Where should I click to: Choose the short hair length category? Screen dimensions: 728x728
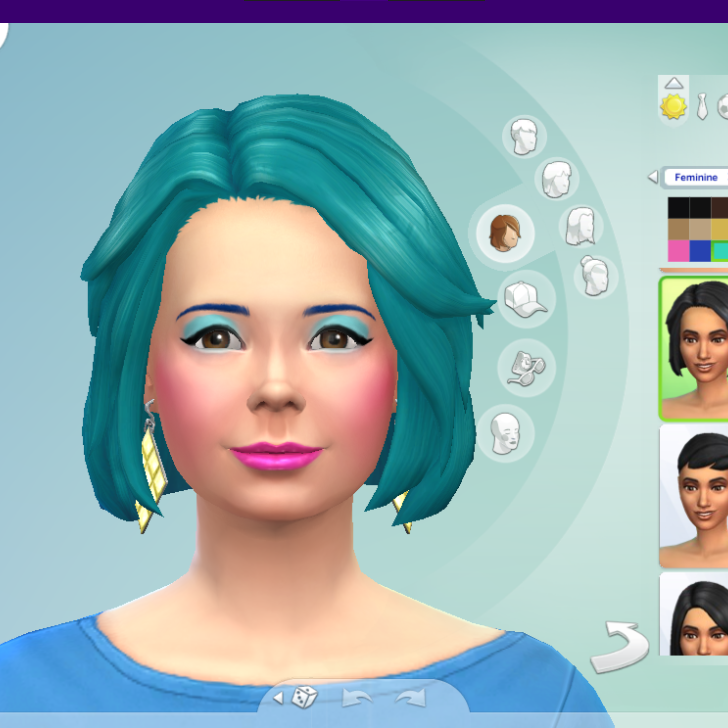(x=523, y=137)
